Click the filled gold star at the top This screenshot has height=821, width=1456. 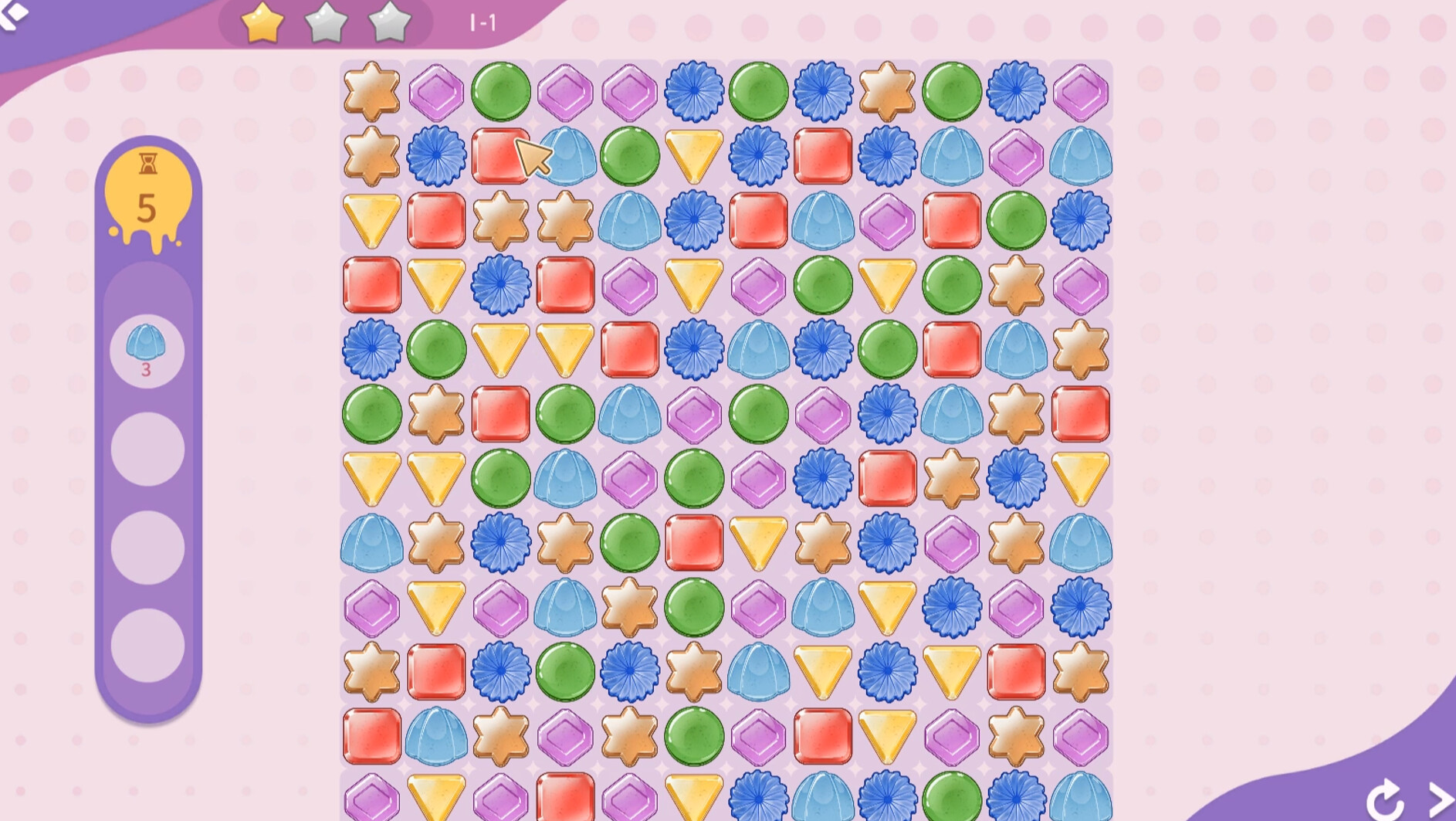[261, 23]
